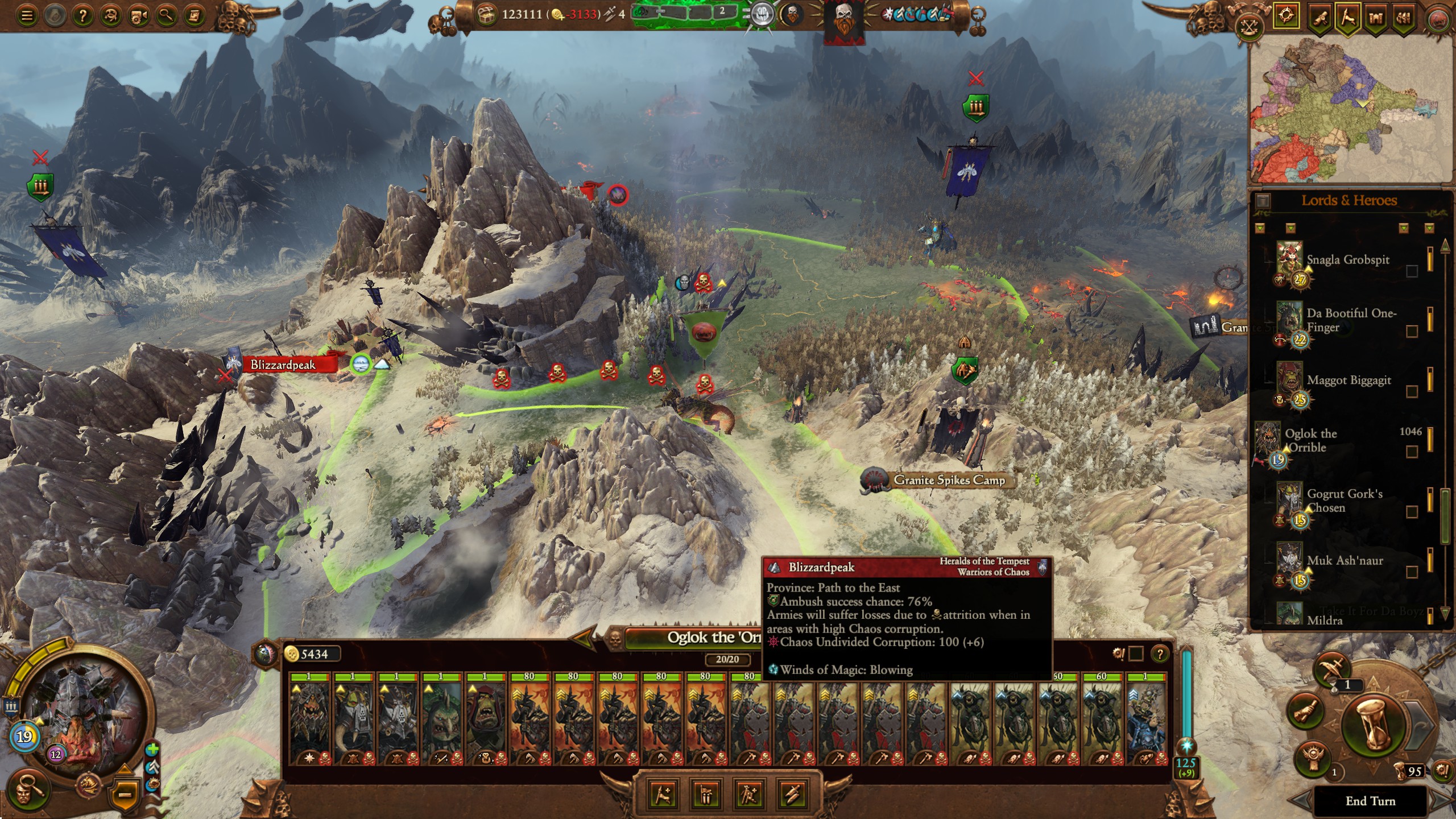Viewport: 1456px width, 819px height.
Task: Click the quick save gear icon beside the hourglass
Action: tap(1443, 770)
